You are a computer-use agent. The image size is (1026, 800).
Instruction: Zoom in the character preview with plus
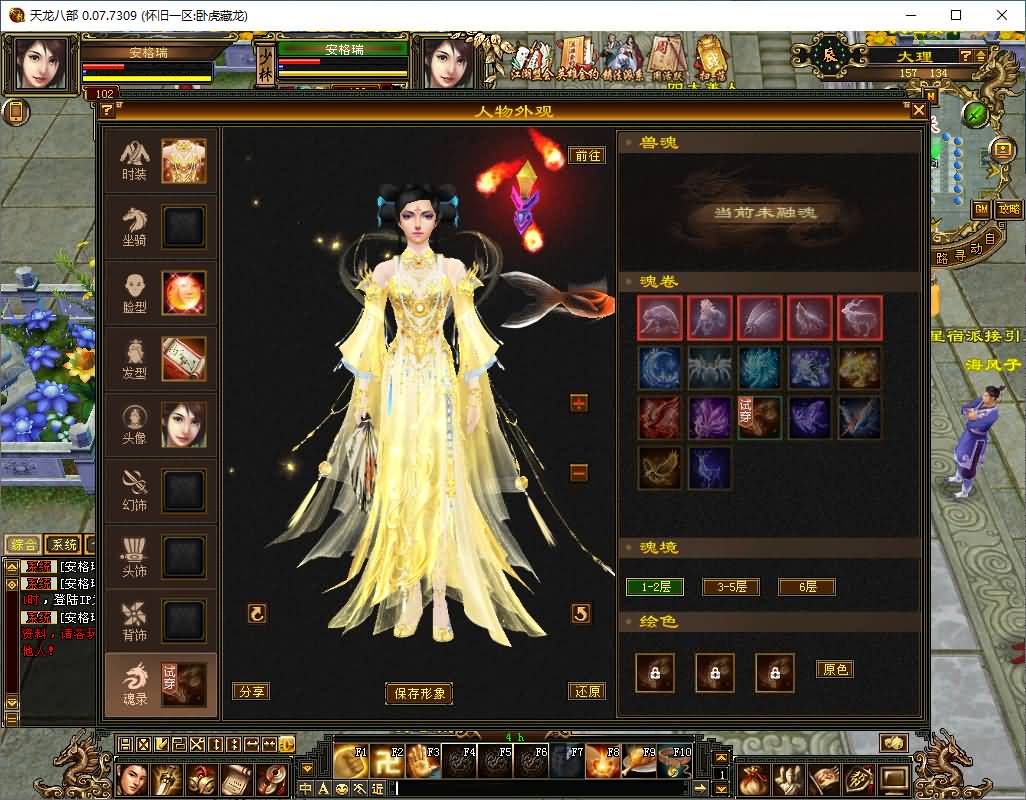click(579, 403)
